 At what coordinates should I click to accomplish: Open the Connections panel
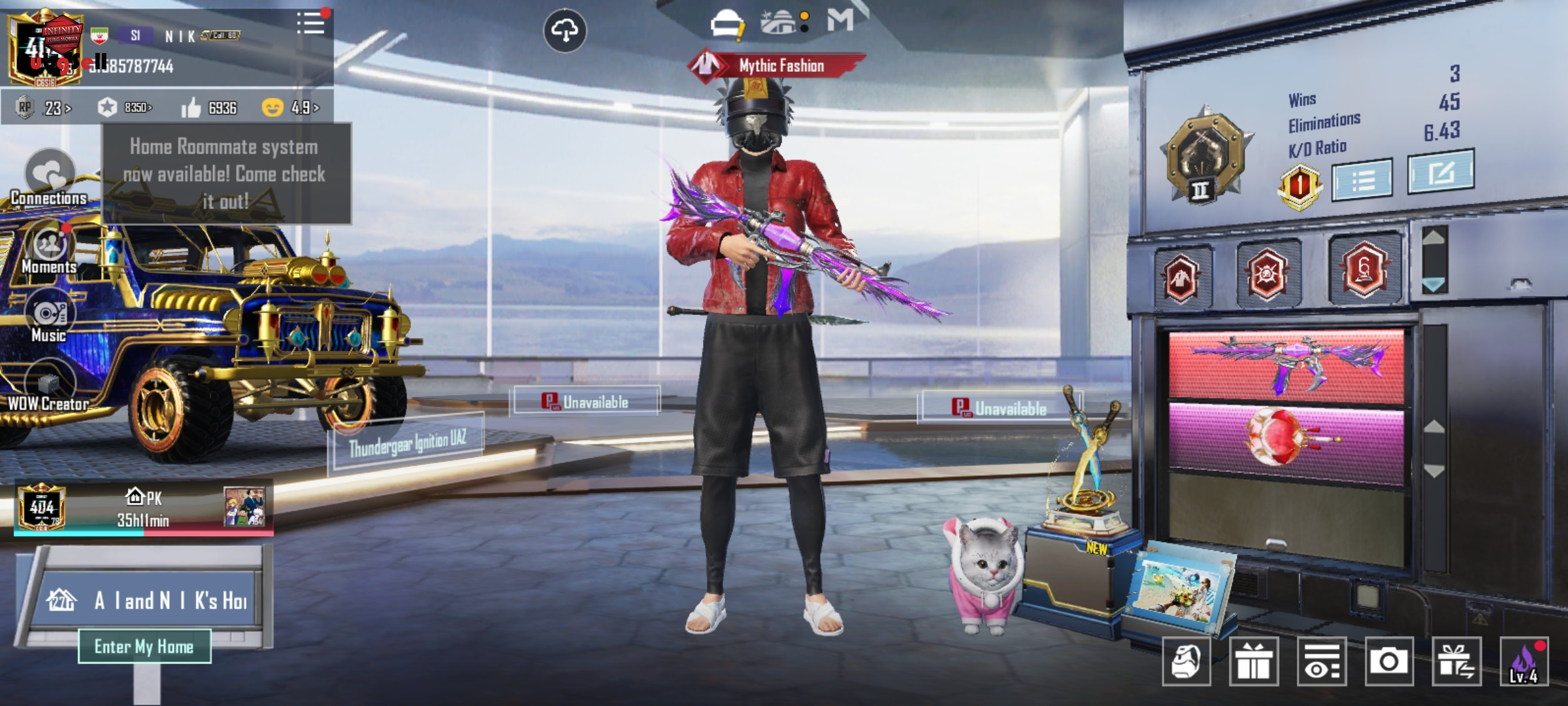click(49, 177)
